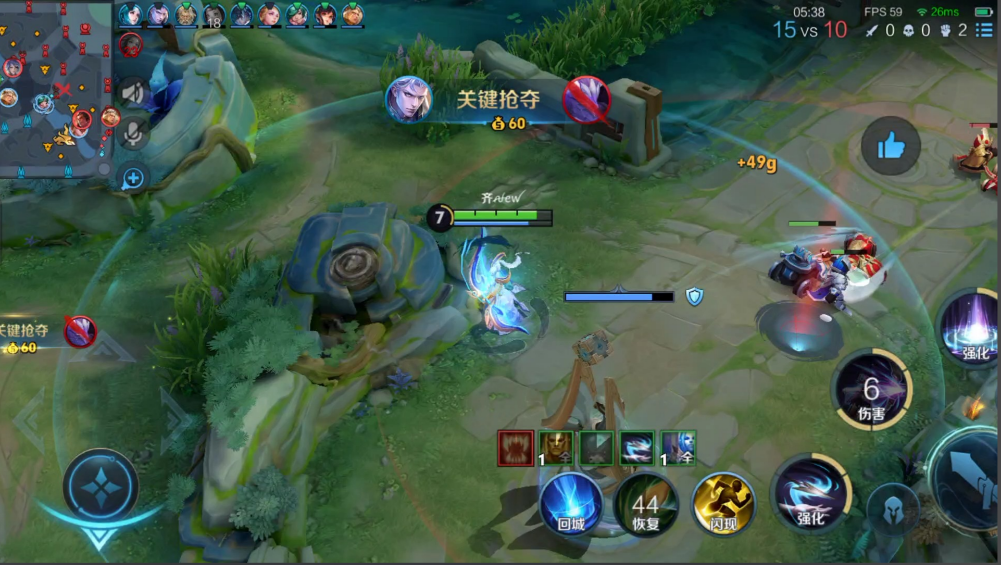Trigger the 伤害 damage skill
Screen dimensions: 1001x565
point(872,390)
